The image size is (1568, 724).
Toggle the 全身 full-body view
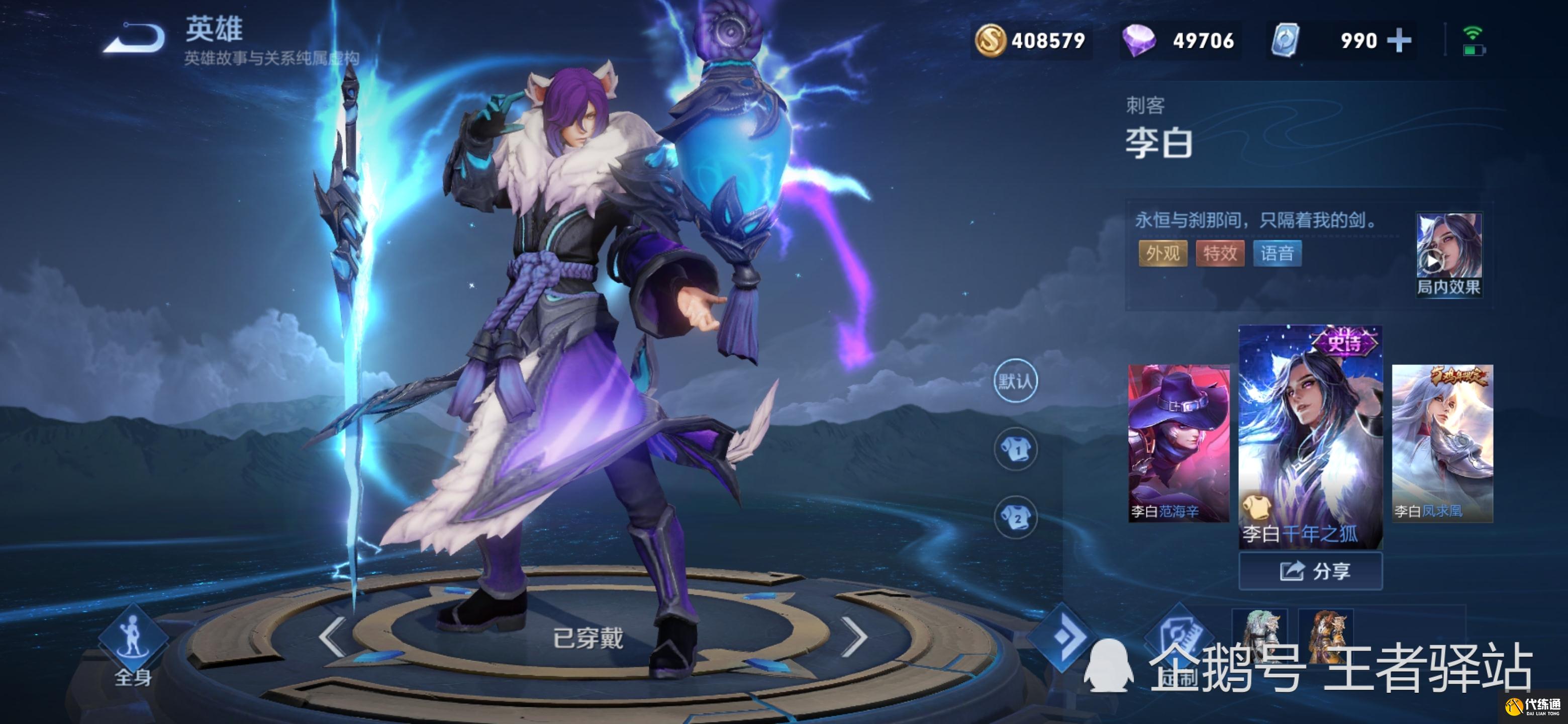click(133, 646)
